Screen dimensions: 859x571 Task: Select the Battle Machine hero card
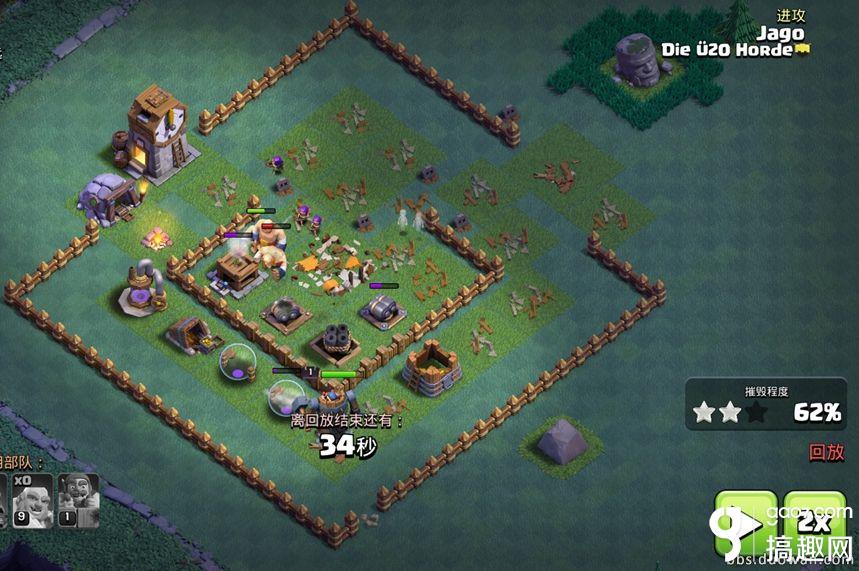tap(79, 500)
